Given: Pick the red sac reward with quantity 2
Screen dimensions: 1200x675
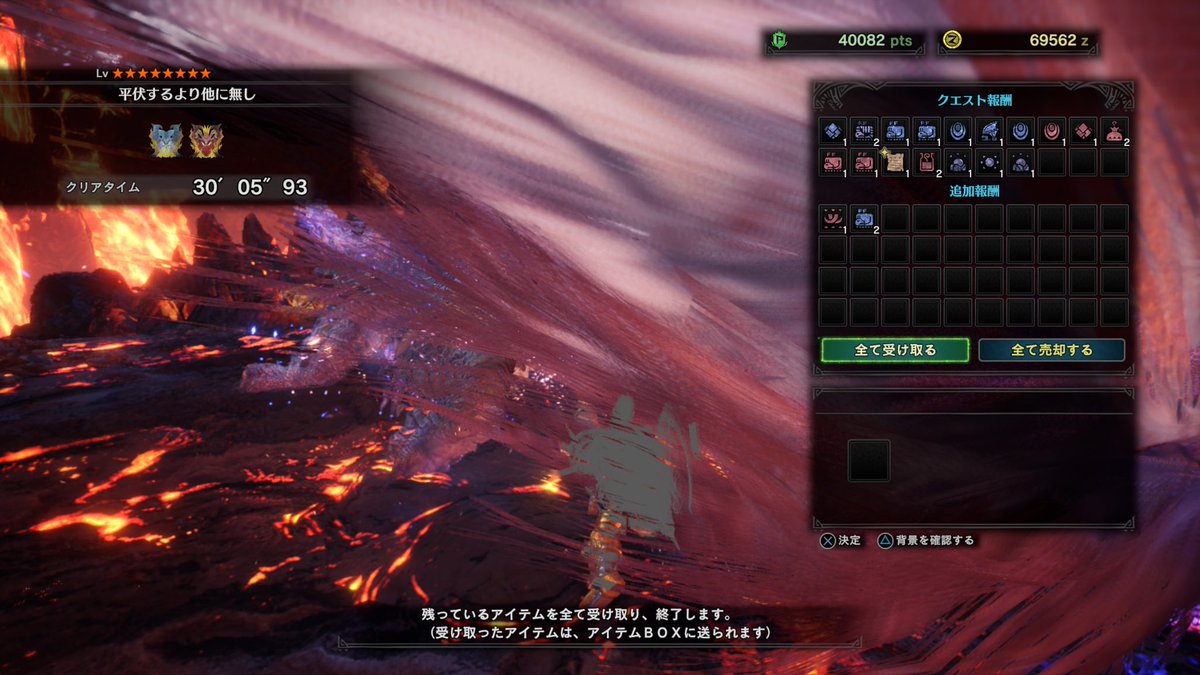Looking at the screenshot, I should tap(1114, 131).
